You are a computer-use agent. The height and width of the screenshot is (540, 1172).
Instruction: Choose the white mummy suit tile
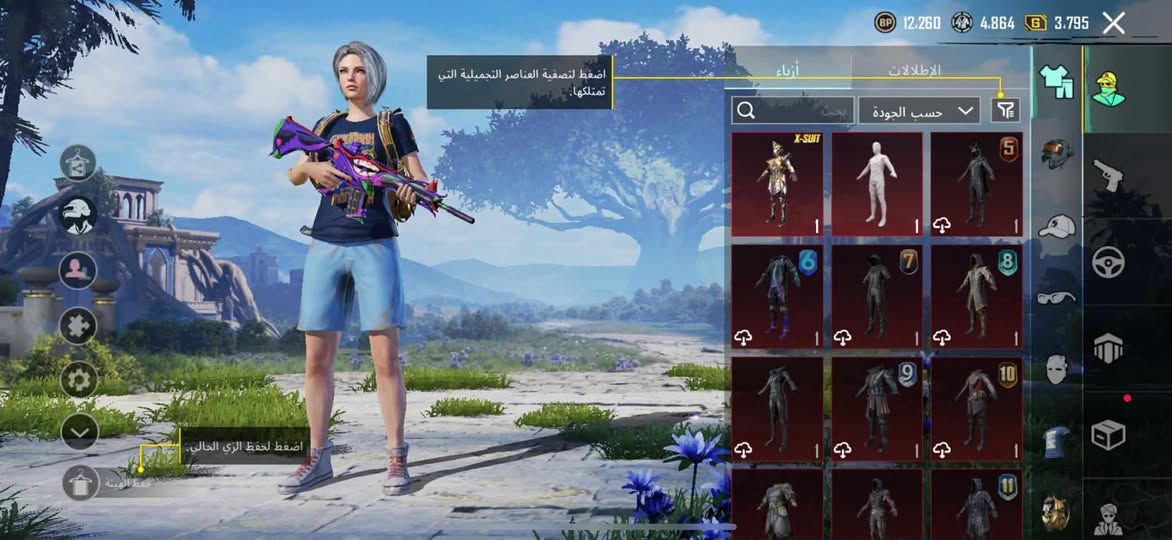click(x=877, y=184)
